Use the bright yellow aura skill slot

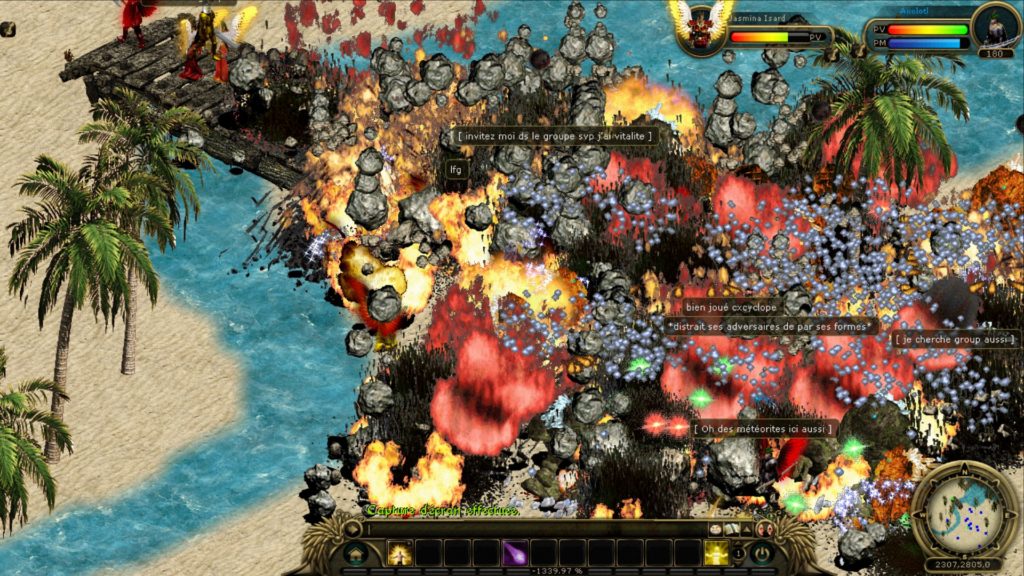click(x=716, y=552)
